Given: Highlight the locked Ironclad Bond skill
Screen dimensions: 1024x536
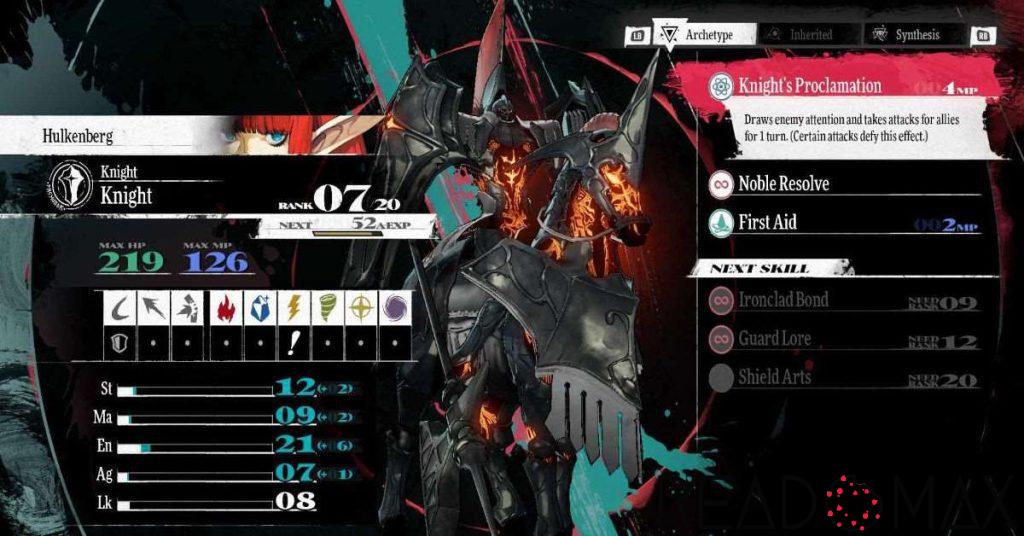Looking at the screenshot, I should click(784, 300).
